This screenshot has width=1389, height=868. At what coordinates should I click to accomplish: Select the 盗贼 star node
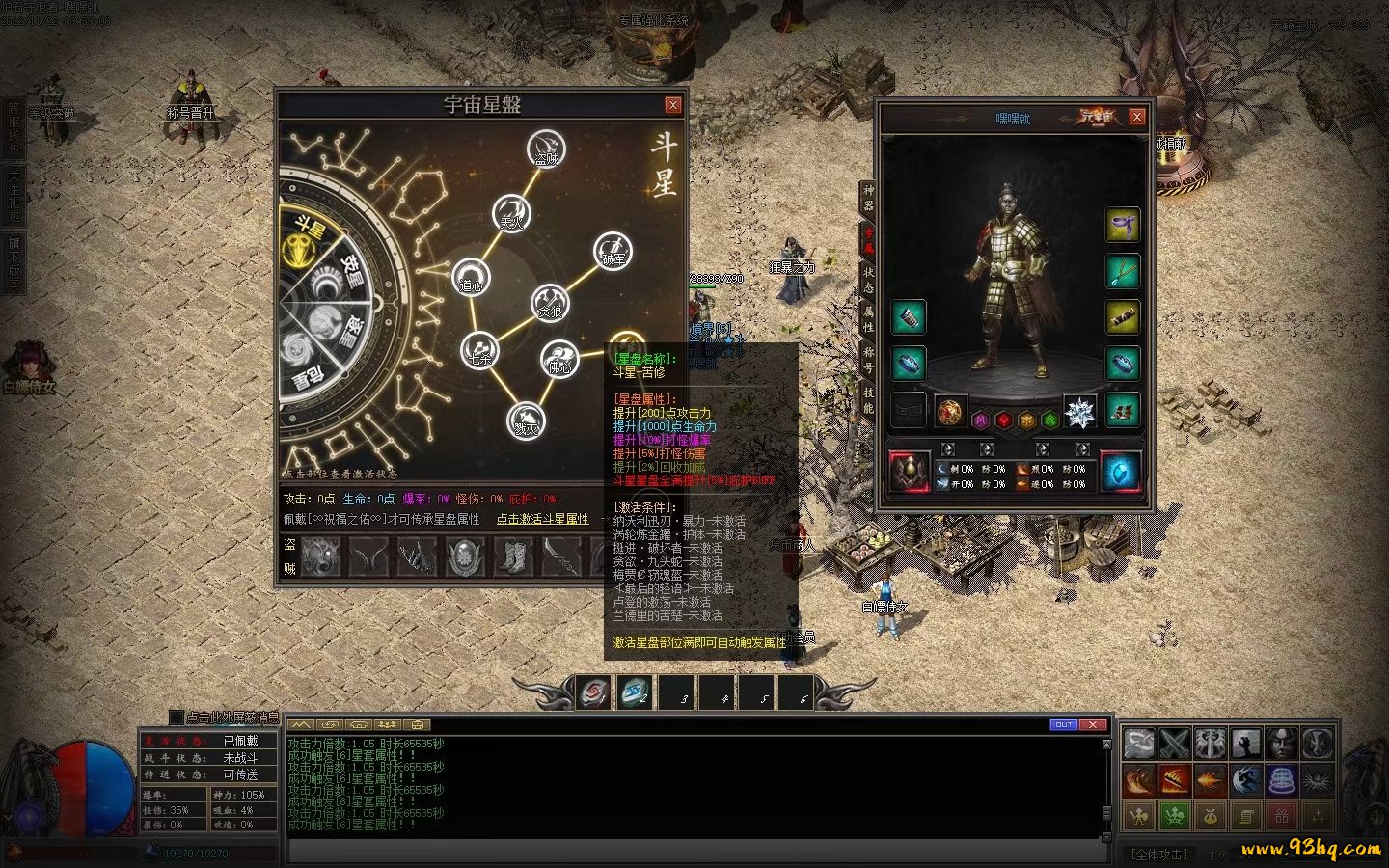(546, 149)
